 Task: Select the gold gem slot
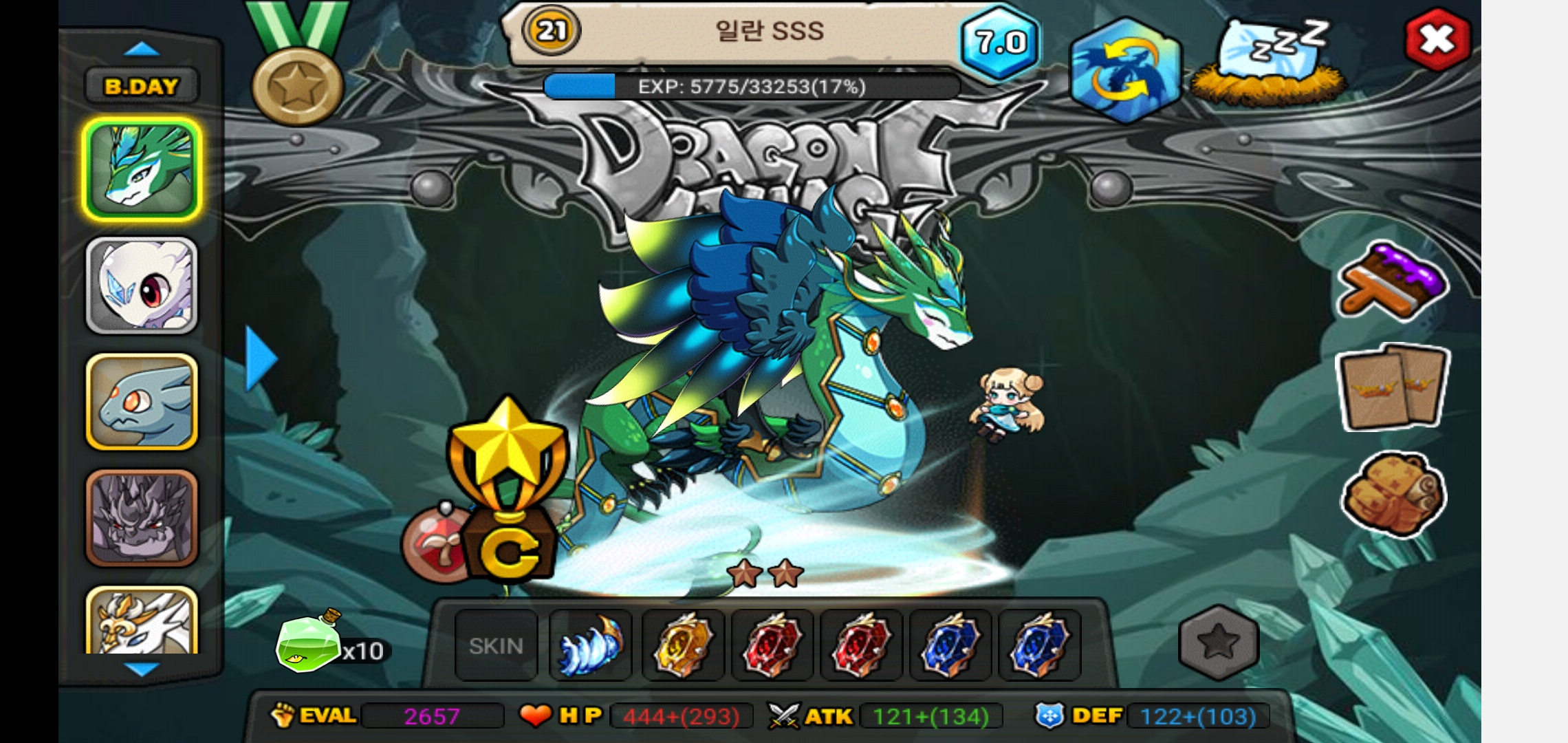tap(683, 645)
